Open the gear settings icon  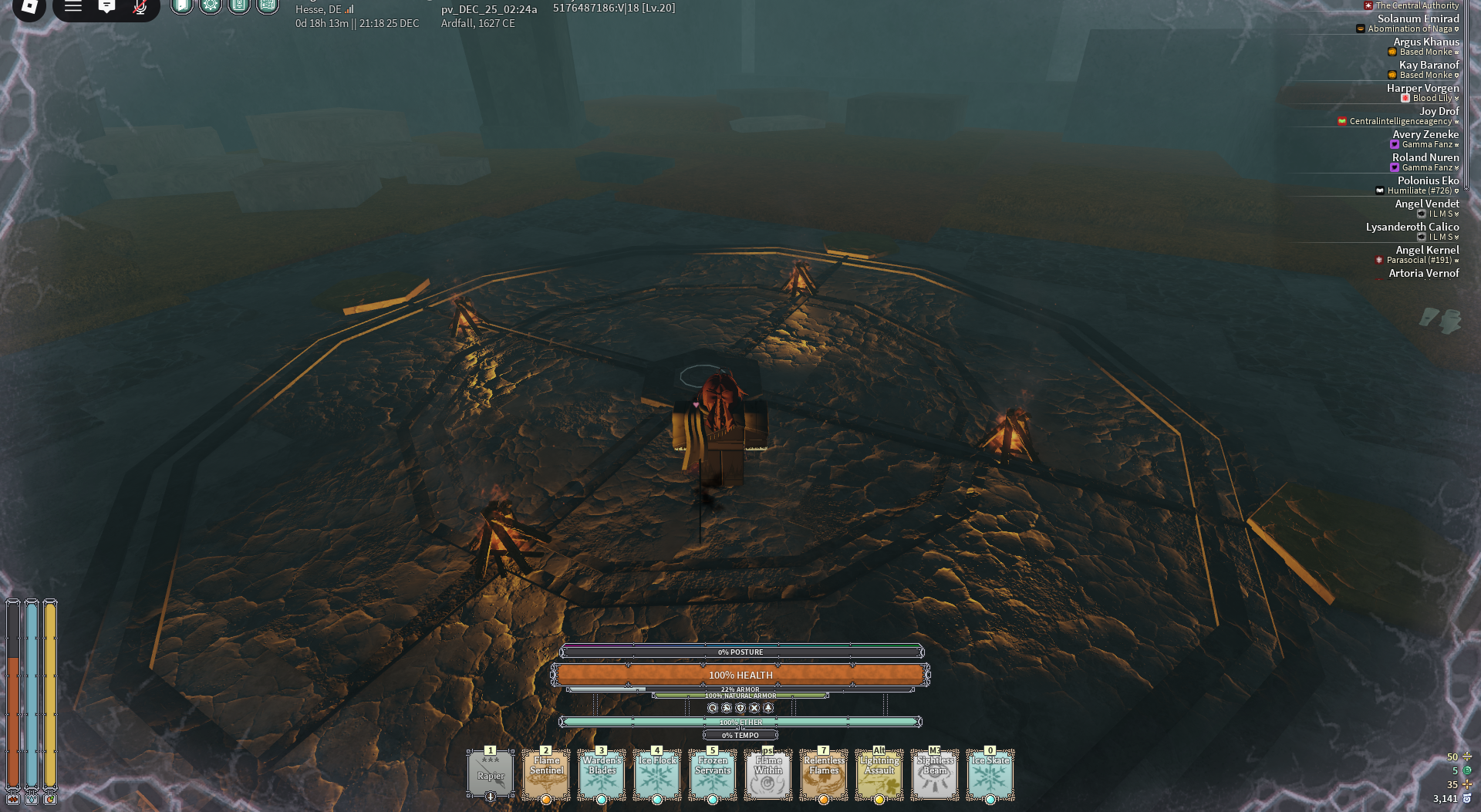coord(211,6)
